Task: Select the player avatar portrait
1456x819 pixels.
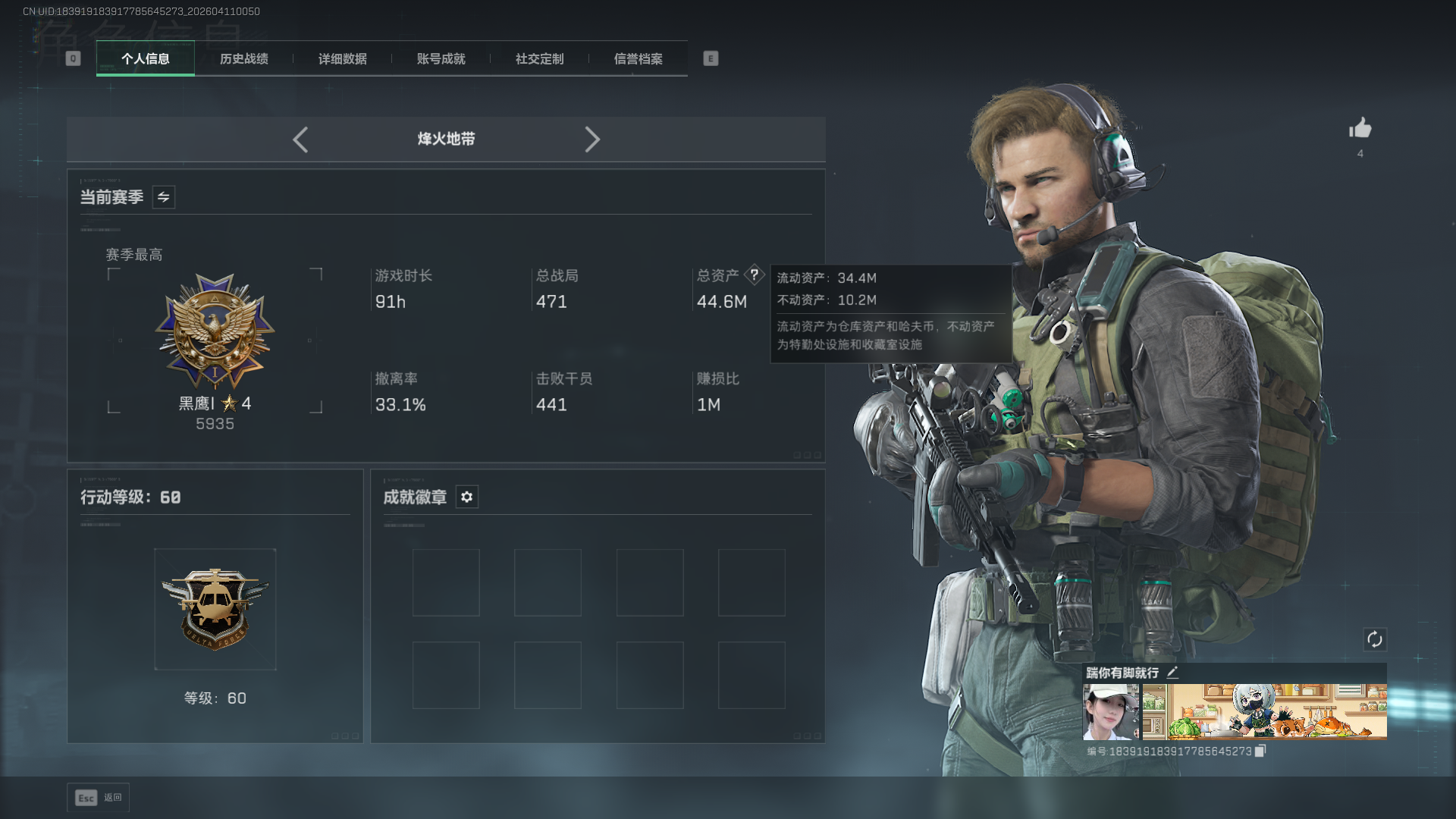Action: point(1111,711)
